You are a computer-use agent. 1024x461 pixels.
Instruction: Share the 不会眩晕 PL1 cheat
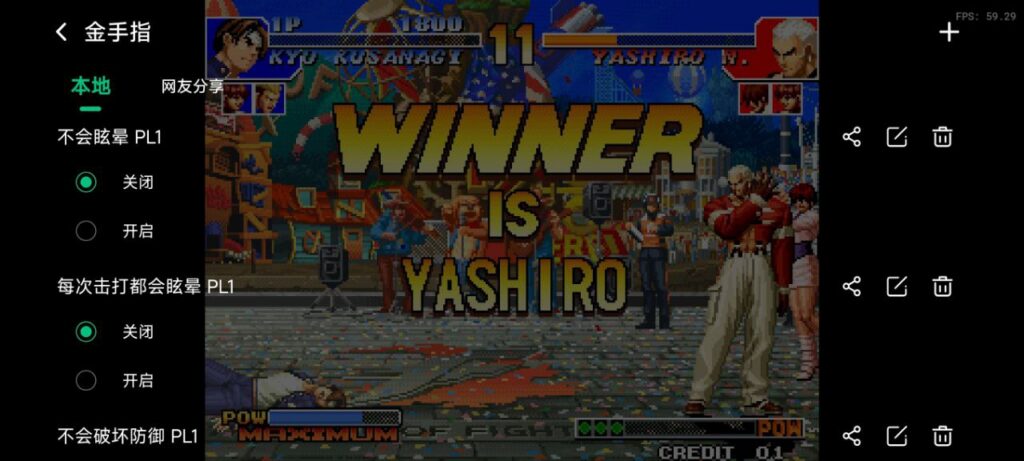tap(852, 137)
